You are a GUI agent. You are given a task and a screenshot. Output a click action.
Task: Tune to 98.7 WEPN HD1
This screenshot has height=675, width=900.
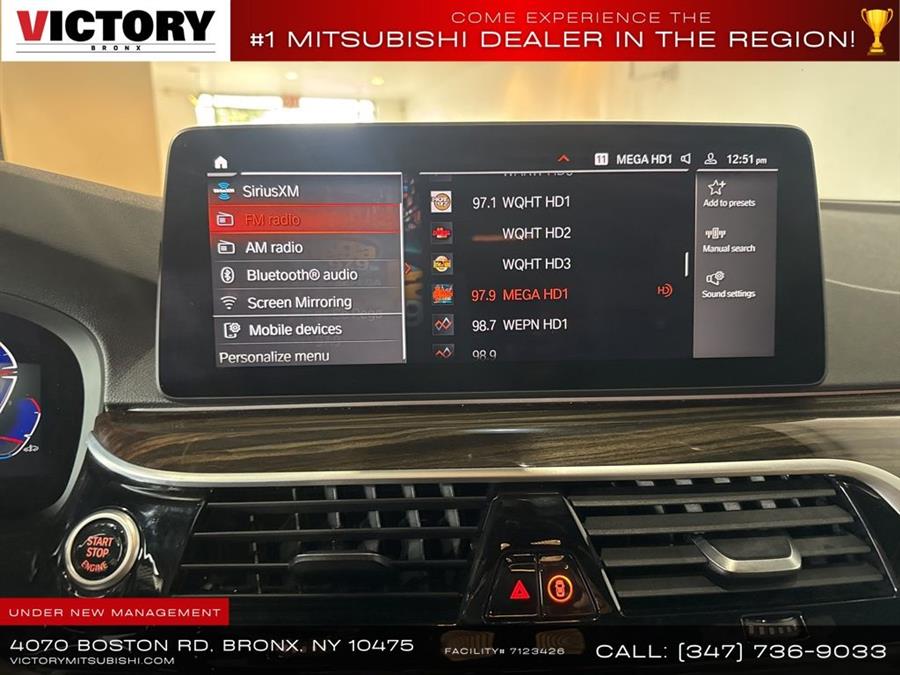coord(534,325)
